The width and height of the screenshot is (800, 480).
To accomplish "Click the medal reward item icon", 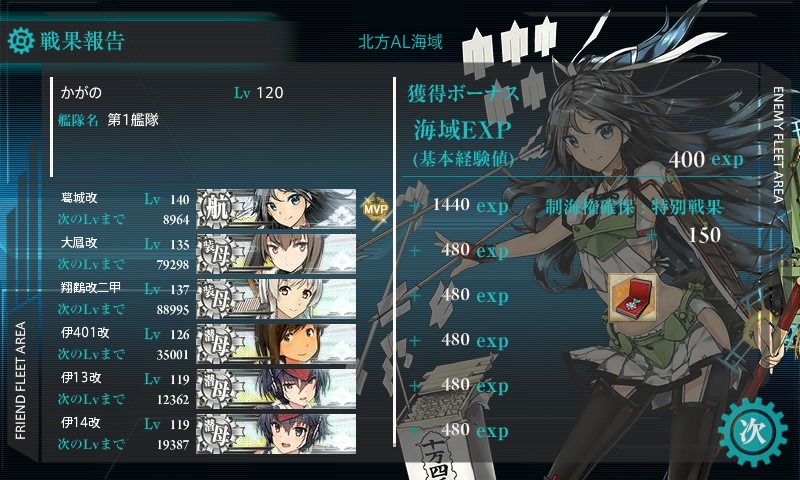I will [x=632, y=297].
